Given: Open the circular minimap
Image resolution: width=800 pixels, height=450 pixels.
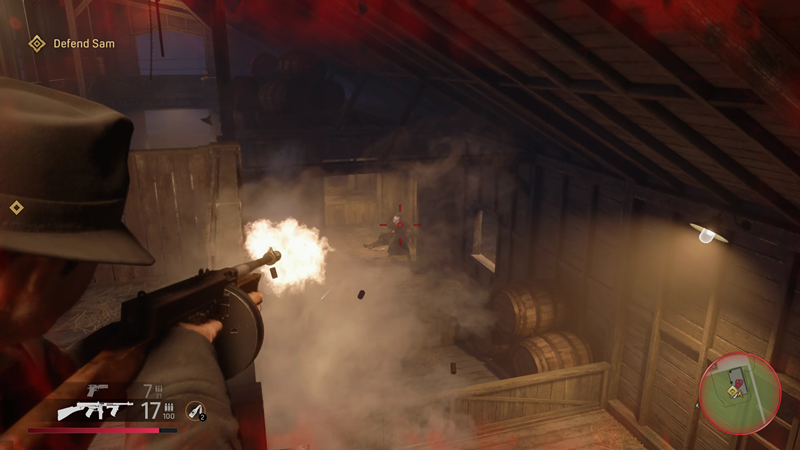Looking at the screenshot, I should pyautogui.click(x=739, y=392).
